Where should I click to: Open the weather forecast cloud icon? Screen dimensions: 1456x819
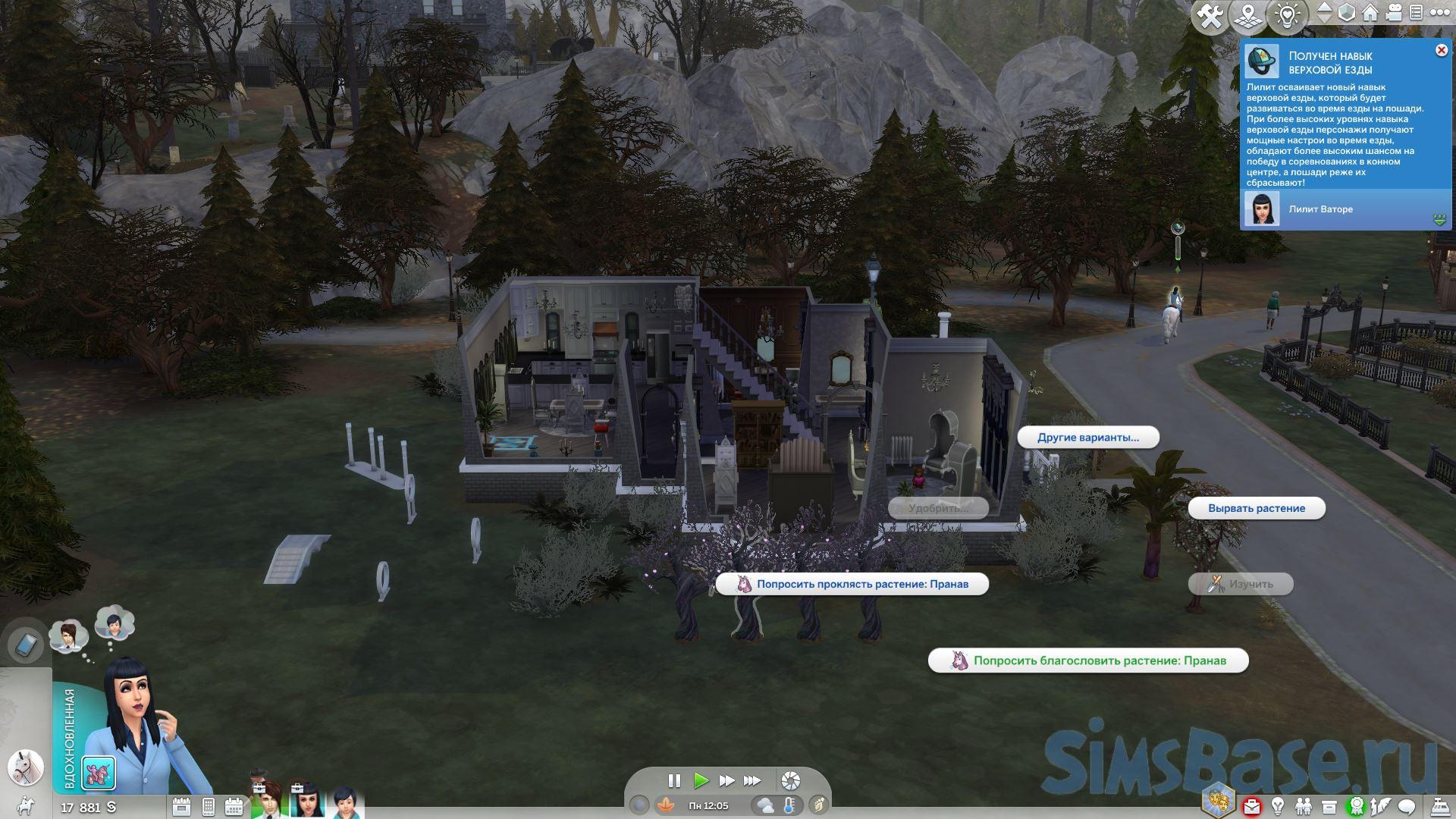pos(764,805)
